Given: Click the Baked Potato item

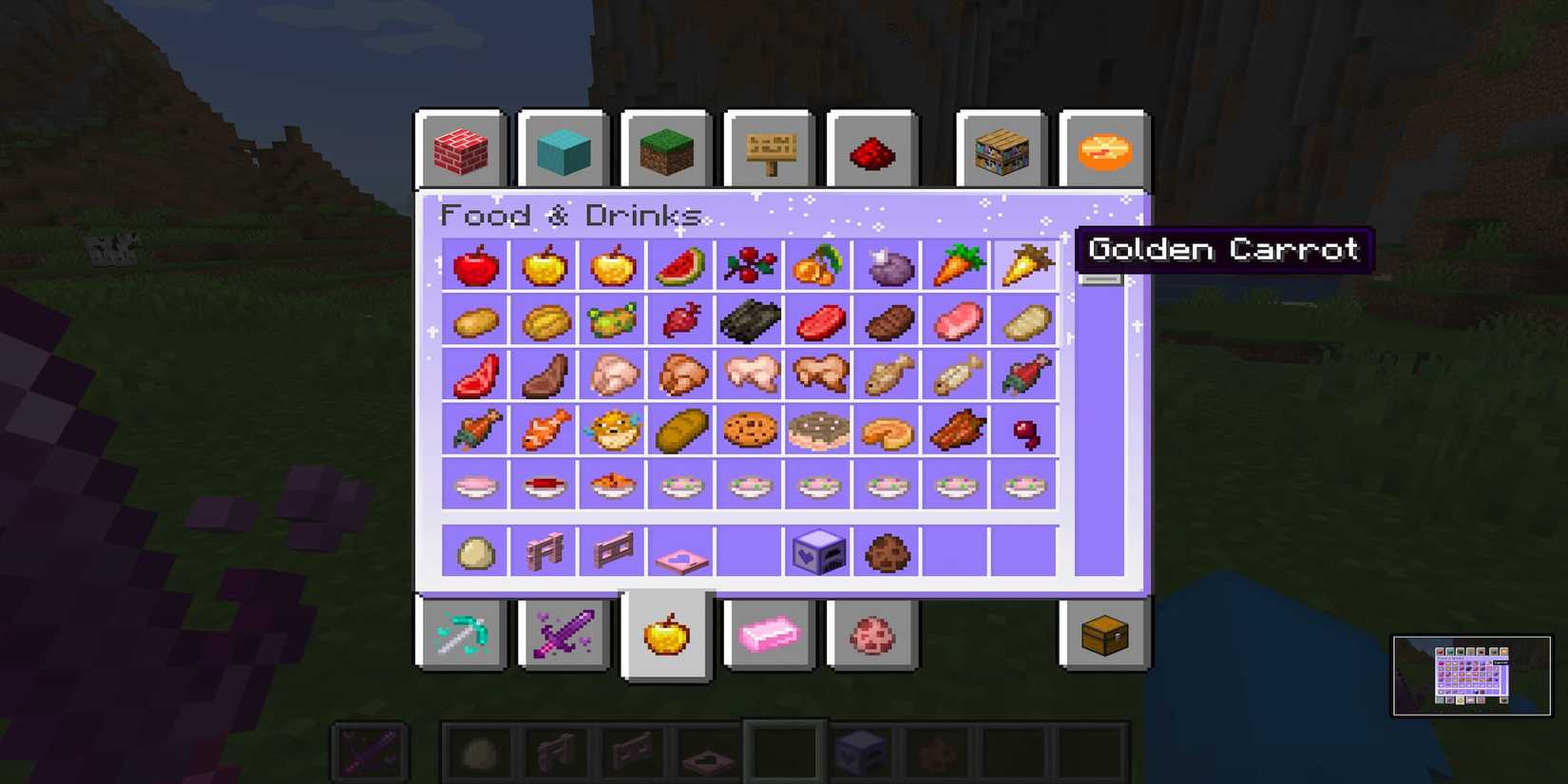Looking at the screenshot, I should (x=545, y=319).
